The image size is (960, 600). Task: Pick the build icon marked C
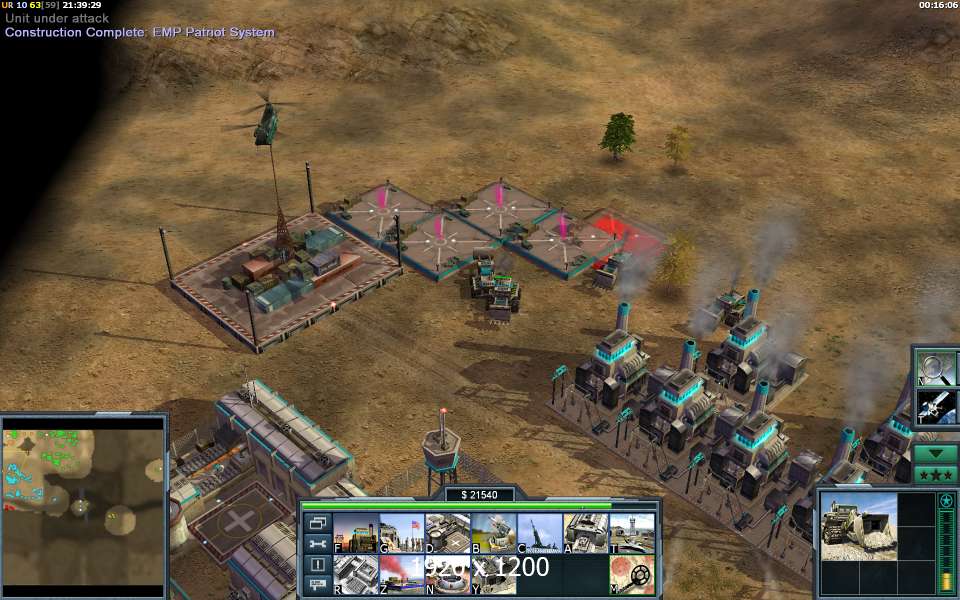point(540,533)
